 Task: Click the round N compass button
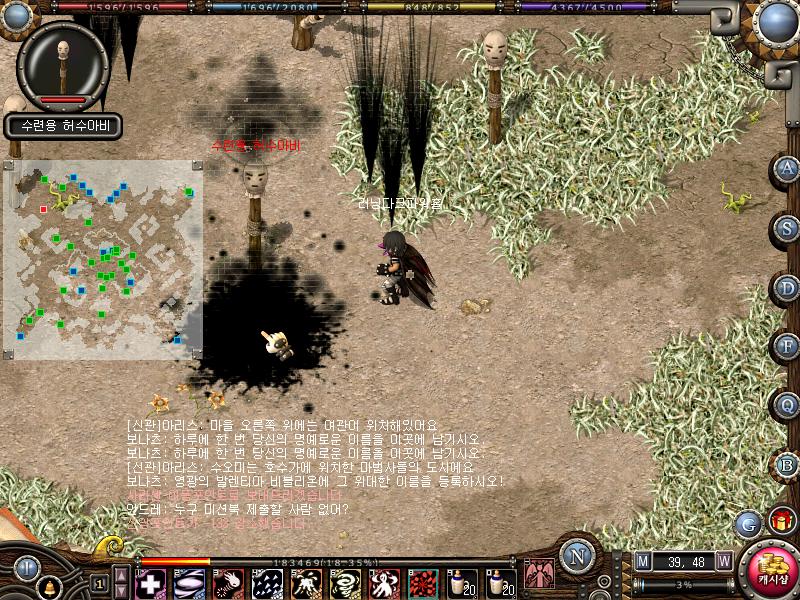pos(575,556)
